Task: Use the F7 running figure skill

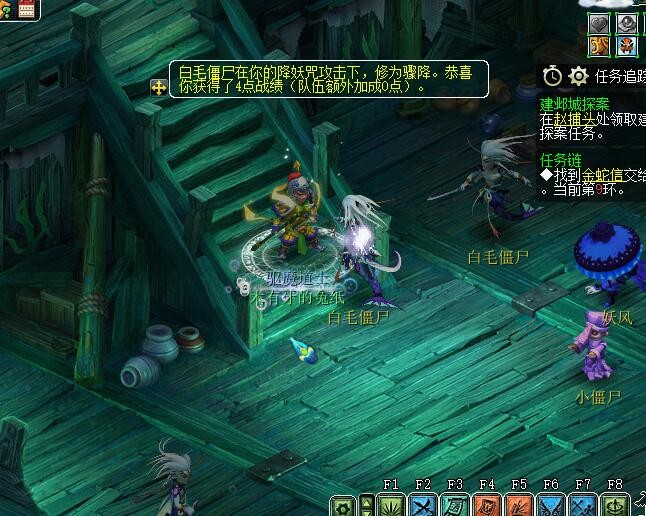Action: click(583, 505)
